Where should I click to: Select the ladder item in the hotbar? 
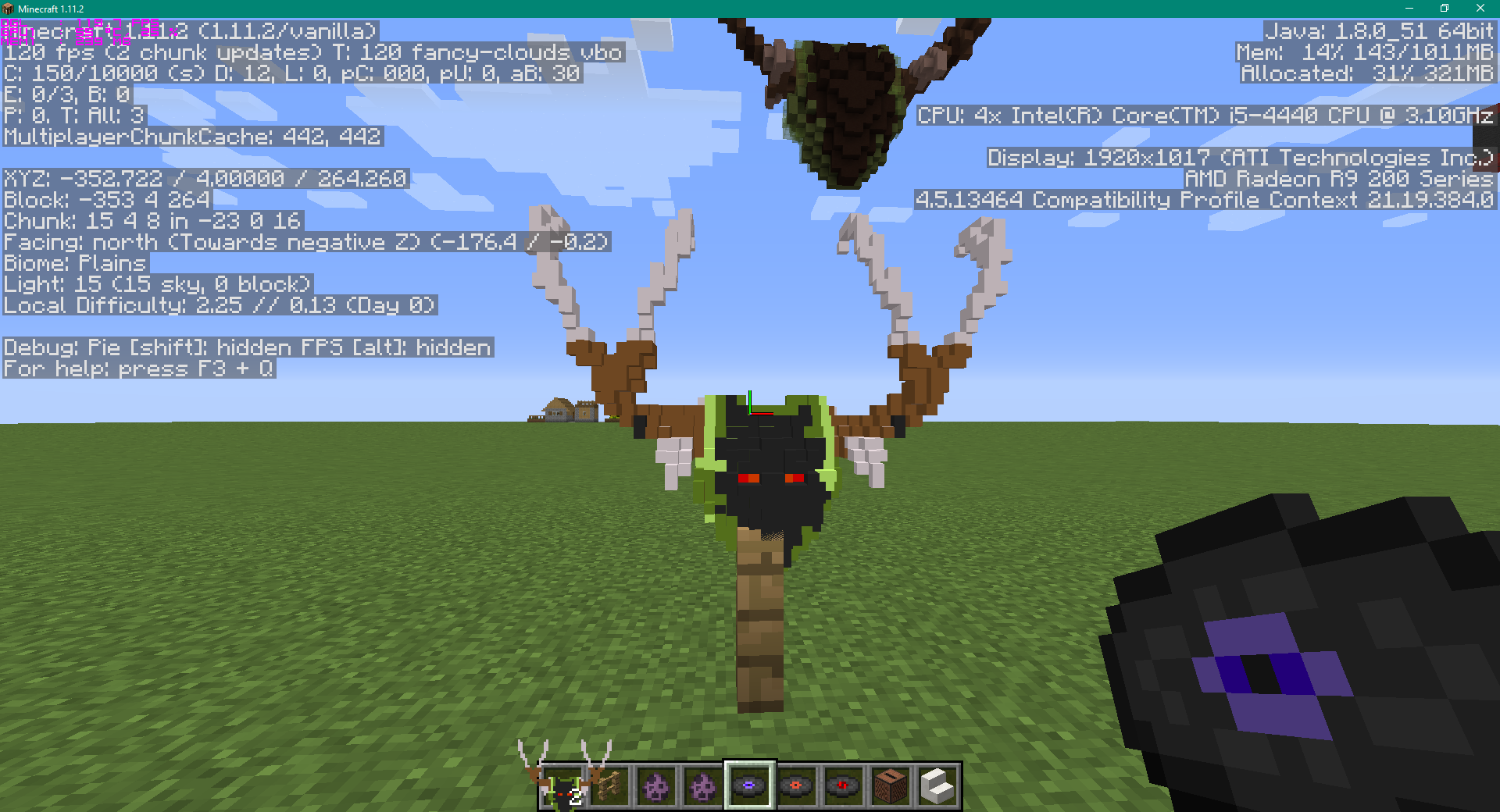tap(611, 785)
